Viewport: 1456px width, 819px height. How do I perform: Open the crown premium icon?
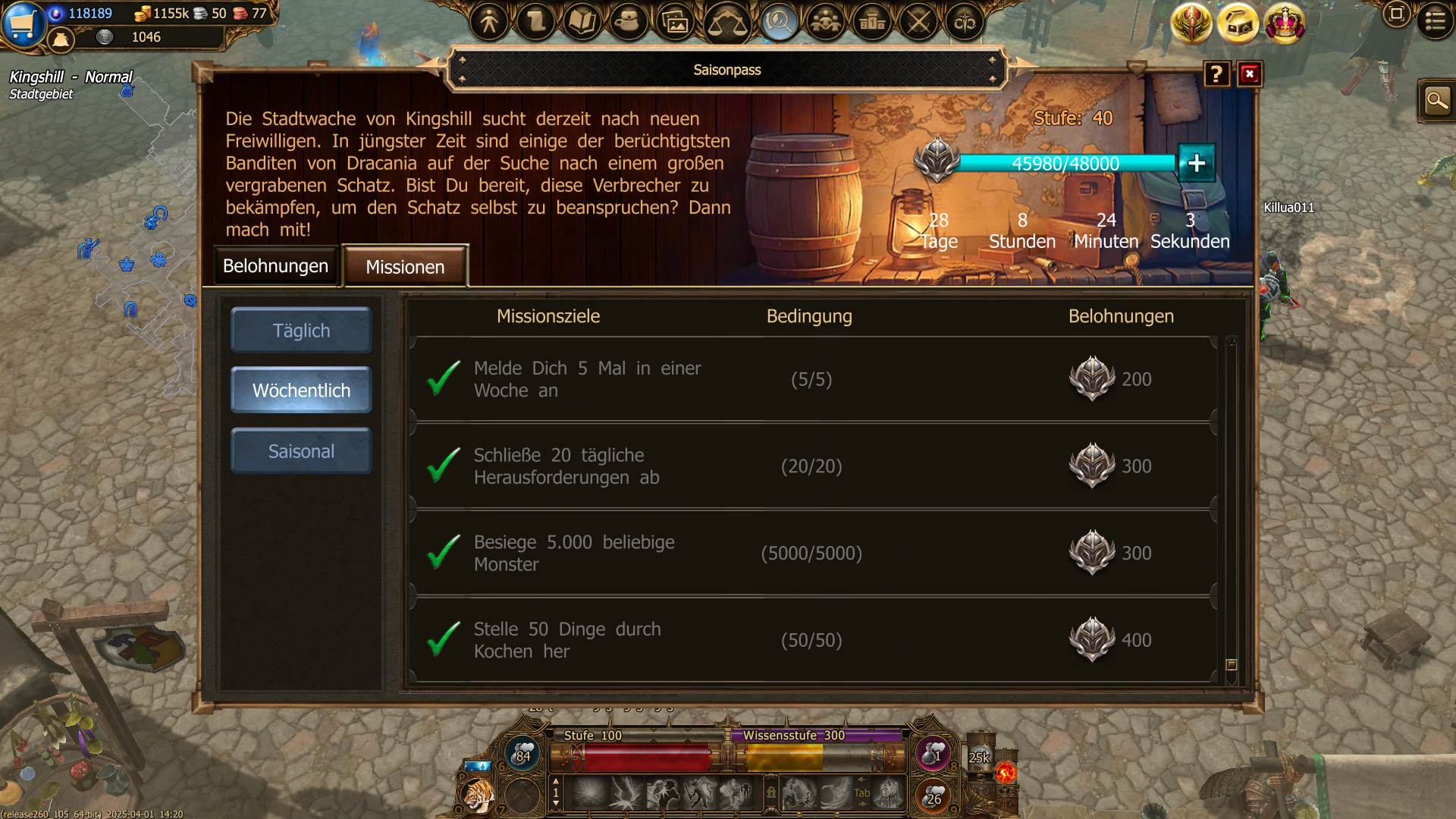[x=1285, y=24]
